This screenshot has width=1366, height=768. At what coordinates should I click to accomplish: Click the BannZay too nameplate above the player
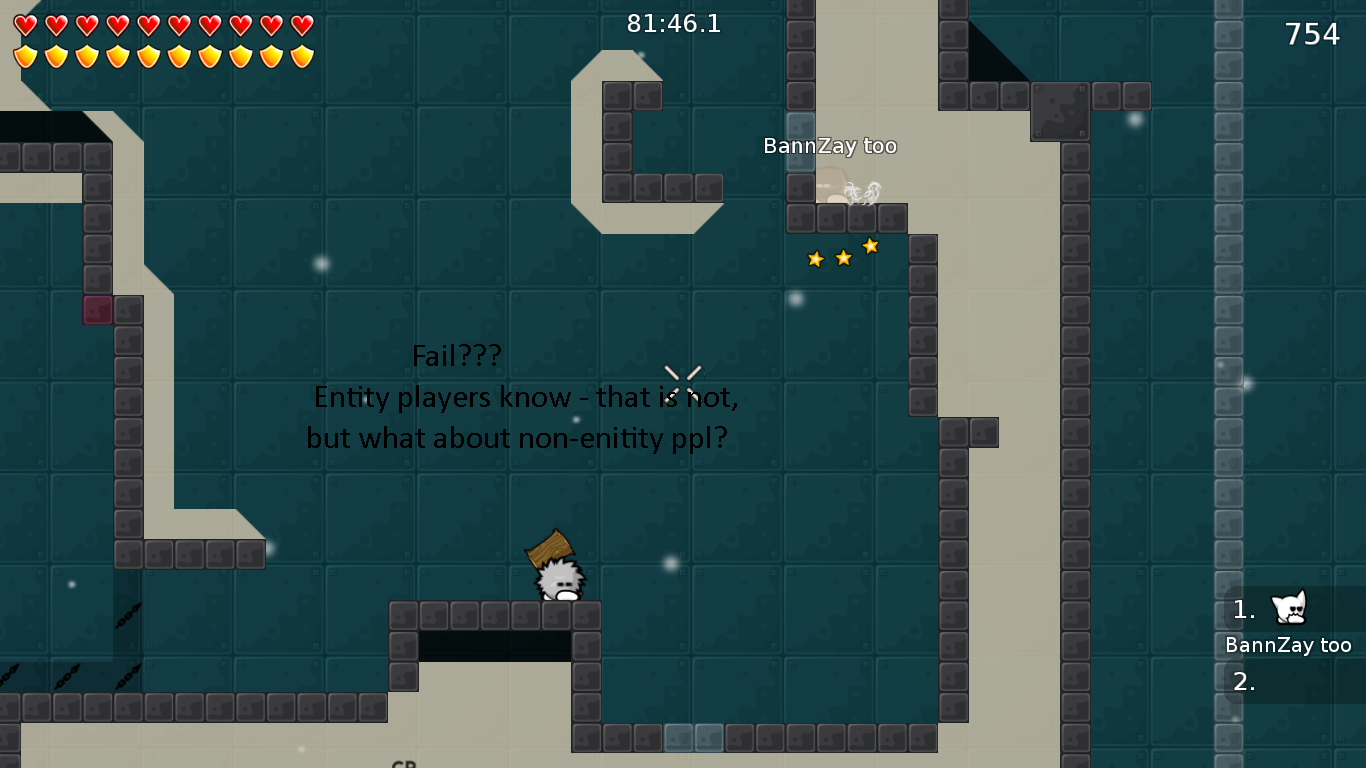click(x=830, y=146)
